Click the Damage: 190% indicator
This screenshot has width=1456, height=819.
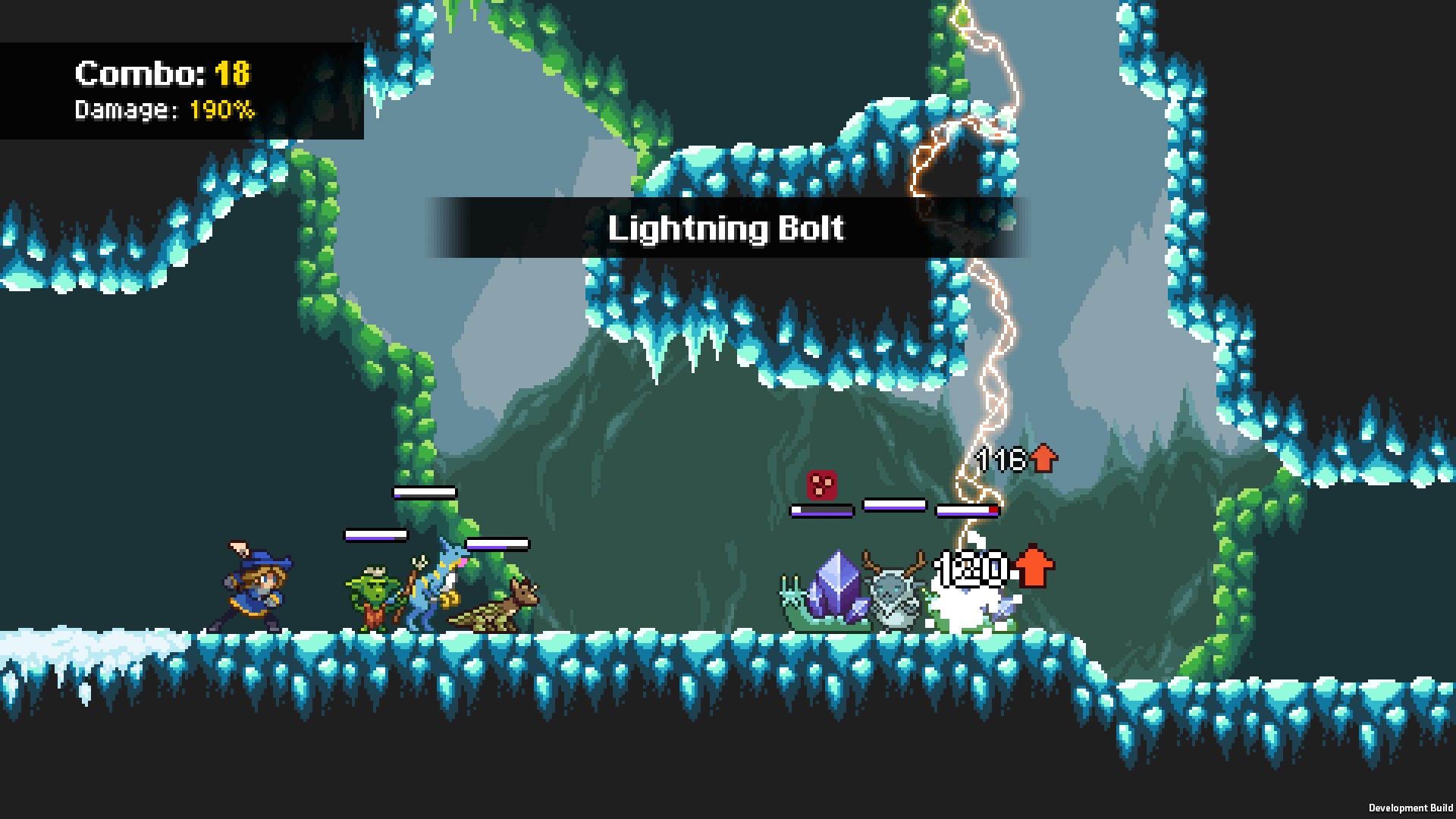(163, 112)
